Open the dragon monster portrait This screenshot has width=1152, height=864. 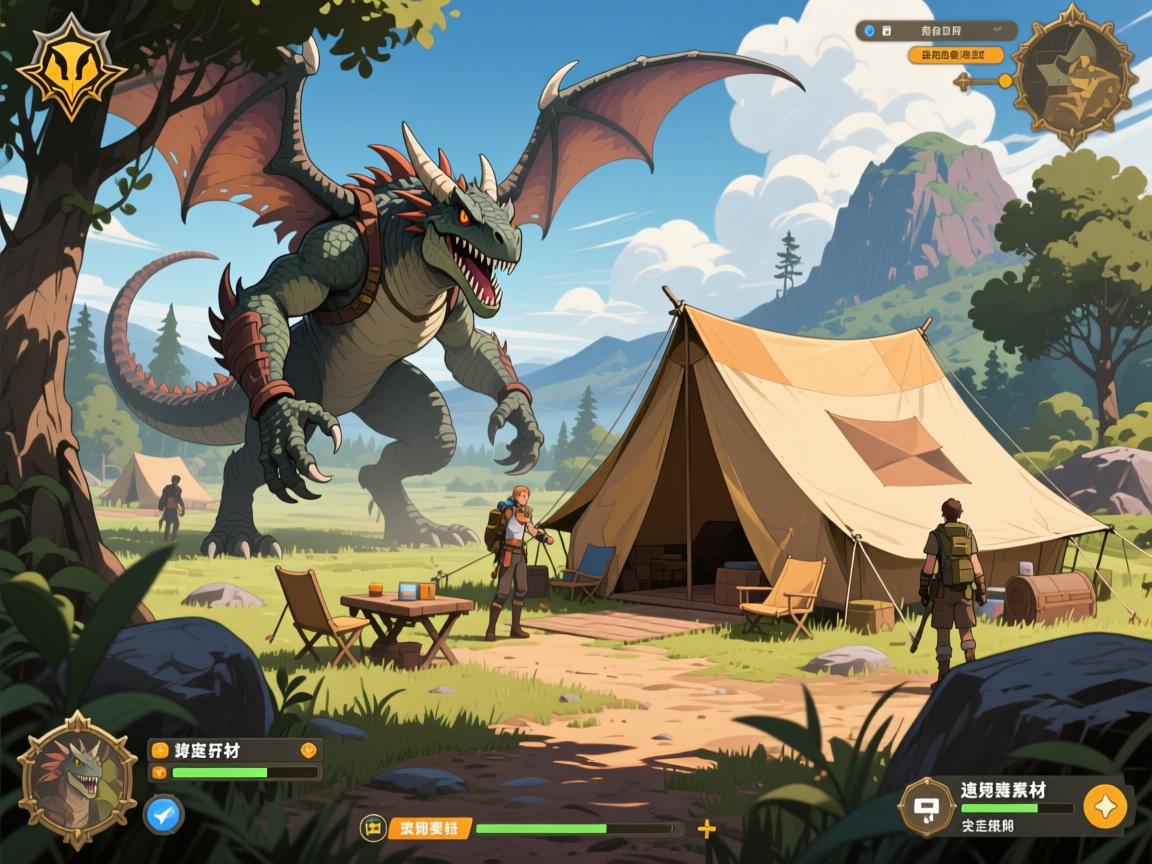pos(77,771)
